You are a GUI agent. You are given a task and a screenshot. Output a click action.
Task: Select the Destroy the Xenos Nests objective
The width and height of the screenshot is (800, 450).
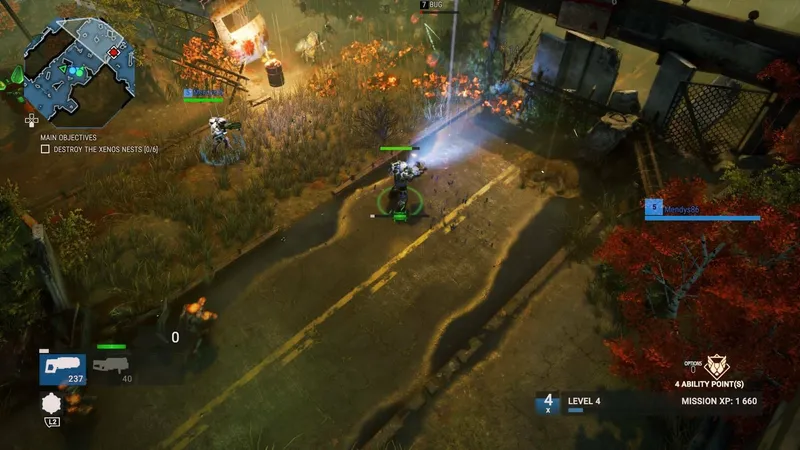(98, 149)
